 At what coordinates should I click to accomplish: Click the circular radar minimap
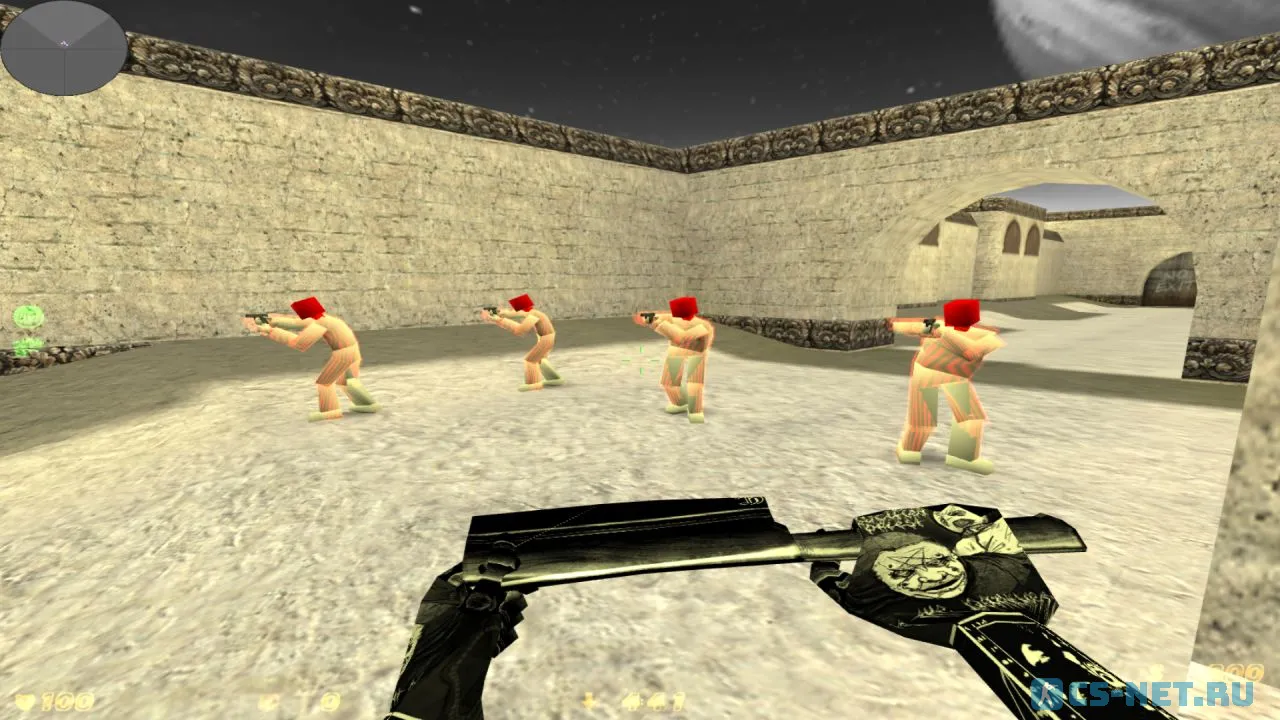tap(64, 48)
